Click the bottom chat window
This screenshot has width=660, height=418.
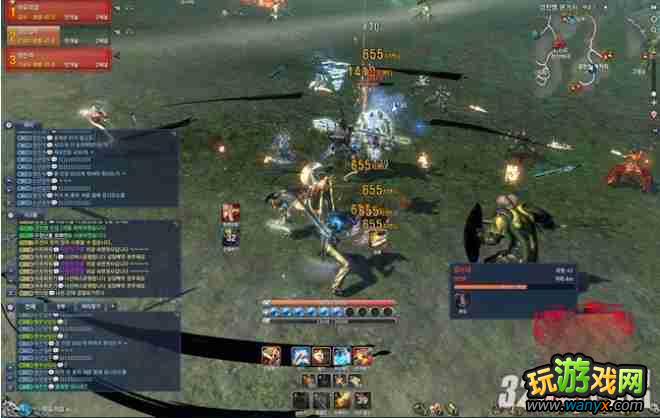(92, 350)
